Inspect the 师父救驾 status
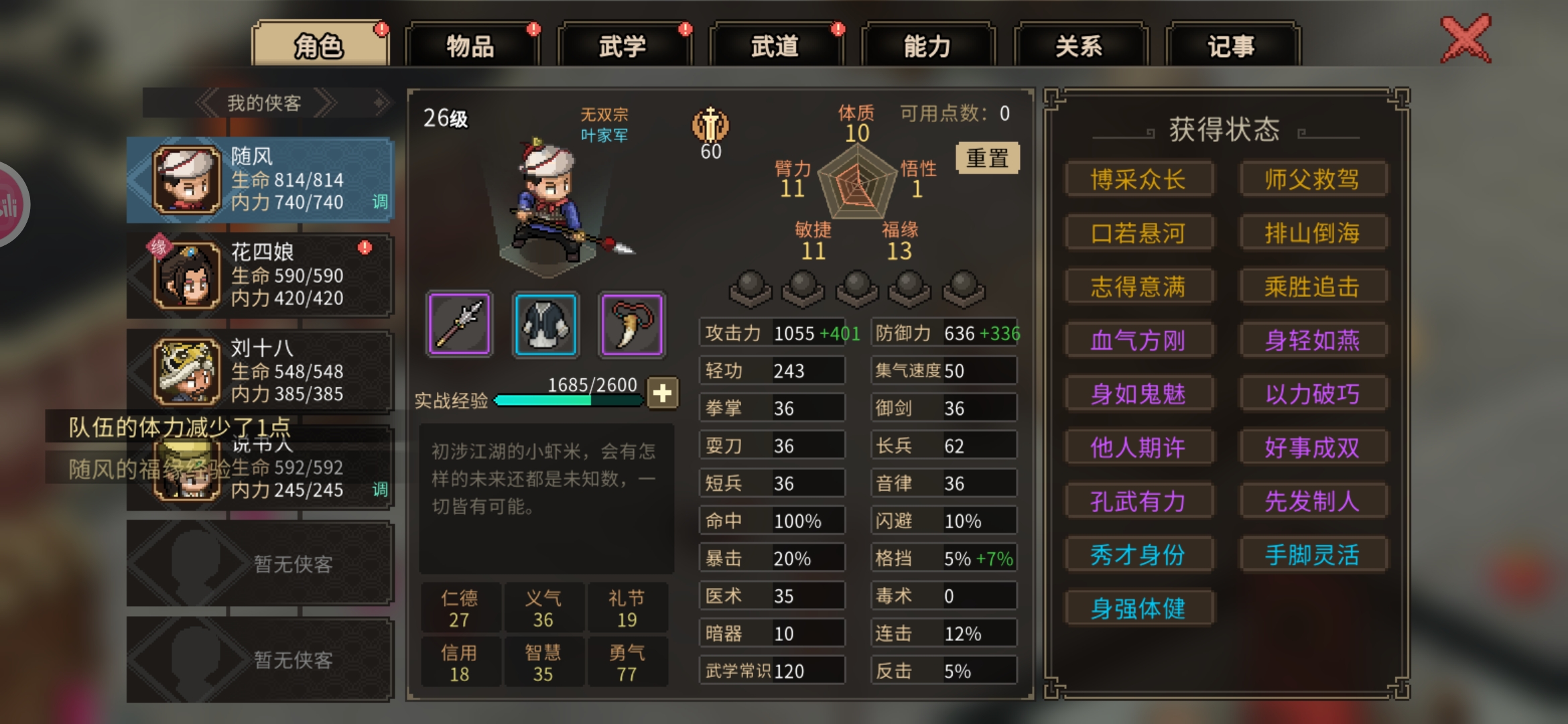1568x724 pixels. pos(1312,180)
